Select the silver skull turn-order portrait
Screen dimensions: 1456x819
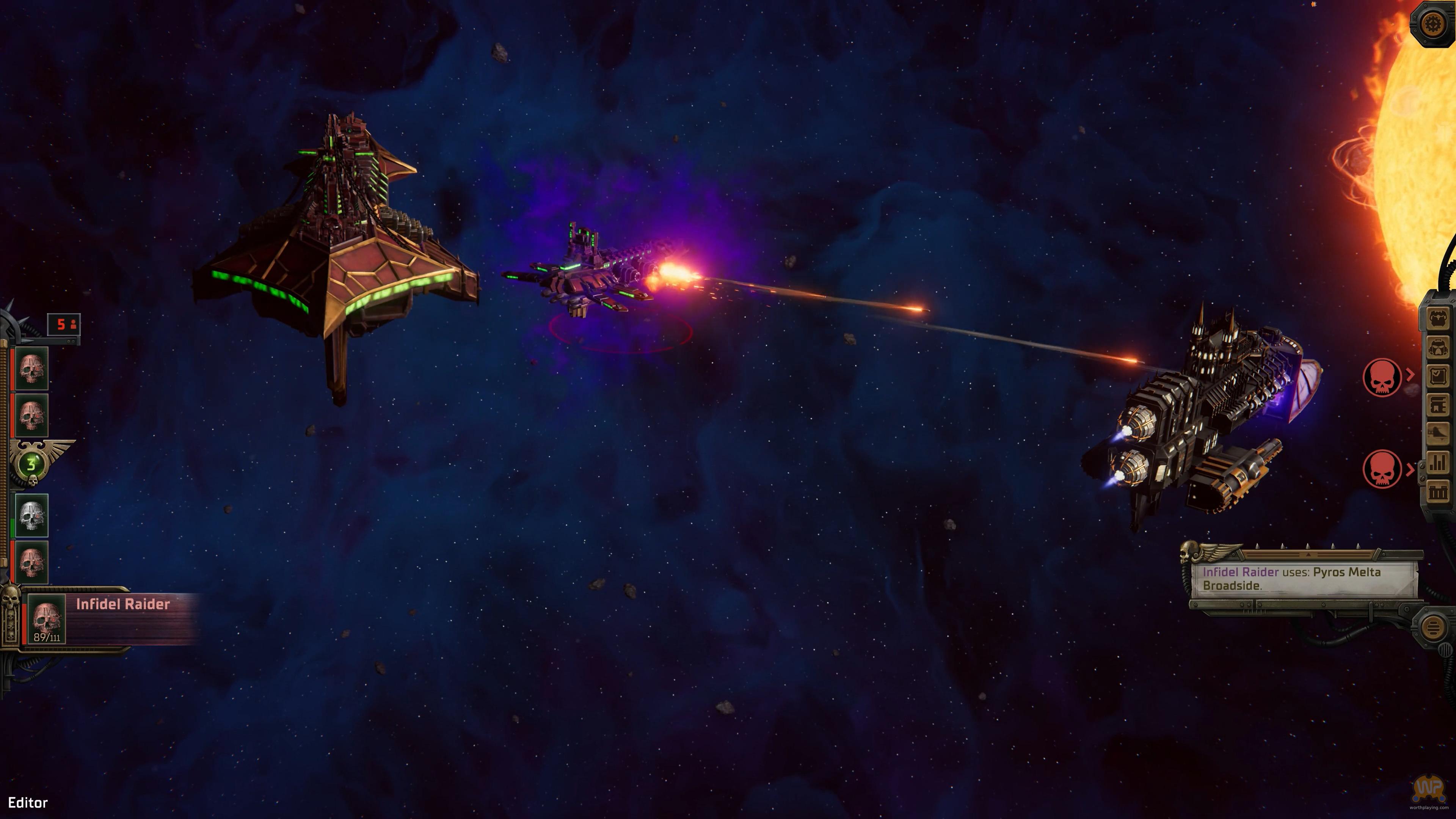tap(31, 515)
